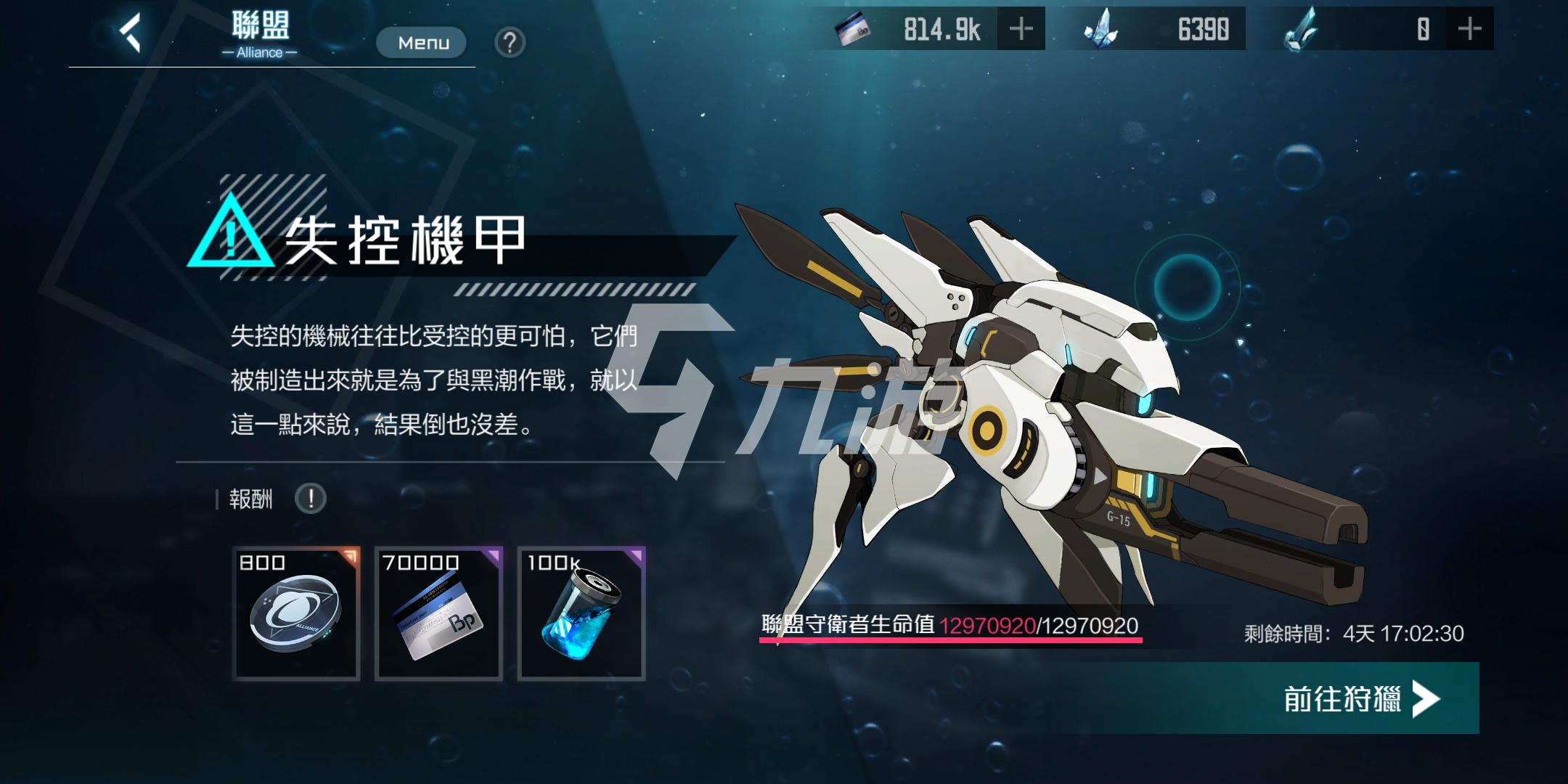Screen dimensions: 1568x784
Task: Open the Menu button
Action: [x=421, y=42]
